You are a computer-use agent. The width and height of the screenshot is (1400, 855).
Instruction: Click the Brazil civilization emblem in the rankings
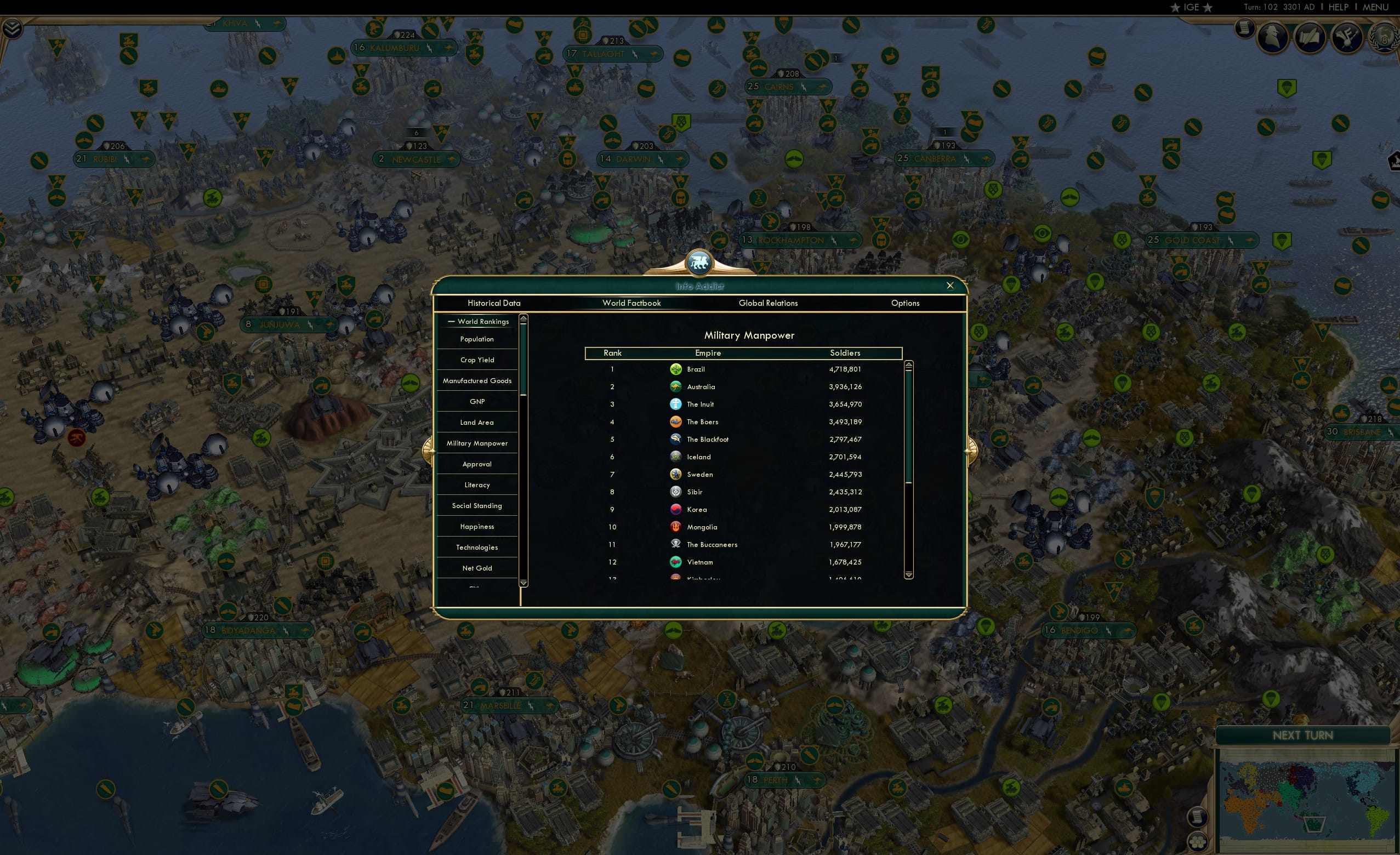click(x=675, y=369)
